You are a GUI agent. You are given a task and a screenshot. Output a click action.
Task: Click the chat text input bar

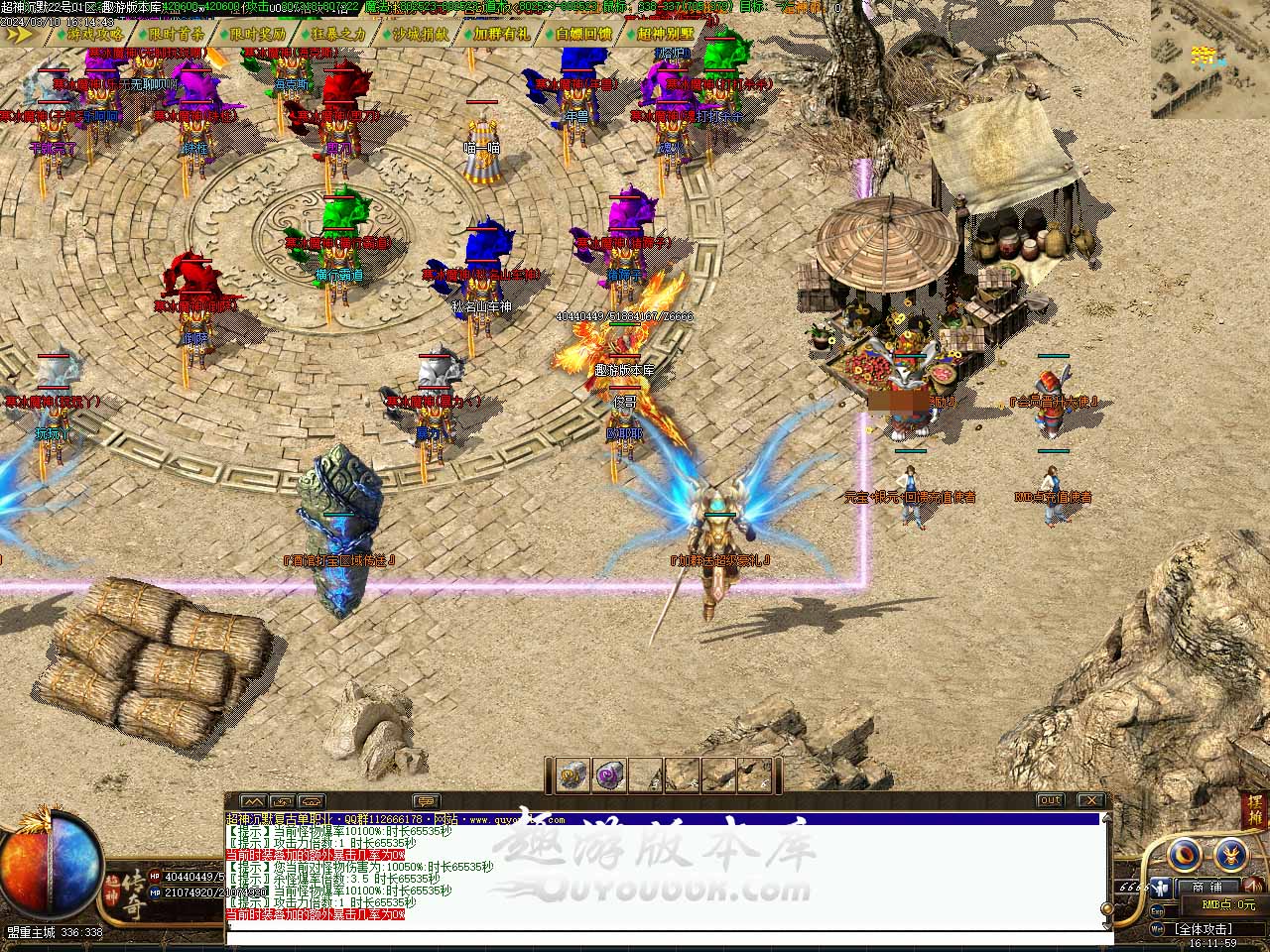click(x=665, y=936)
